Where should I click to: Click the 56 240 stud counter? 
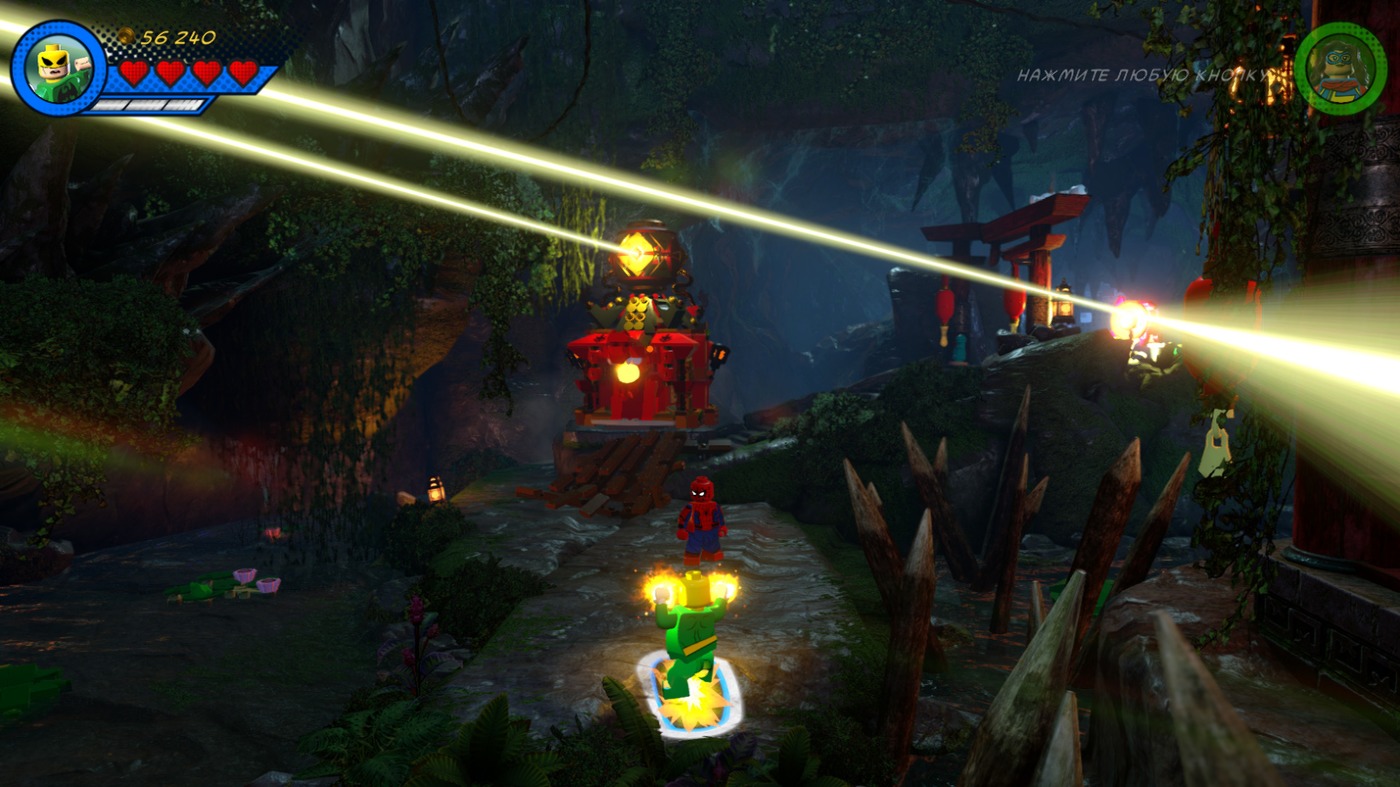click(x=178, y=35)
